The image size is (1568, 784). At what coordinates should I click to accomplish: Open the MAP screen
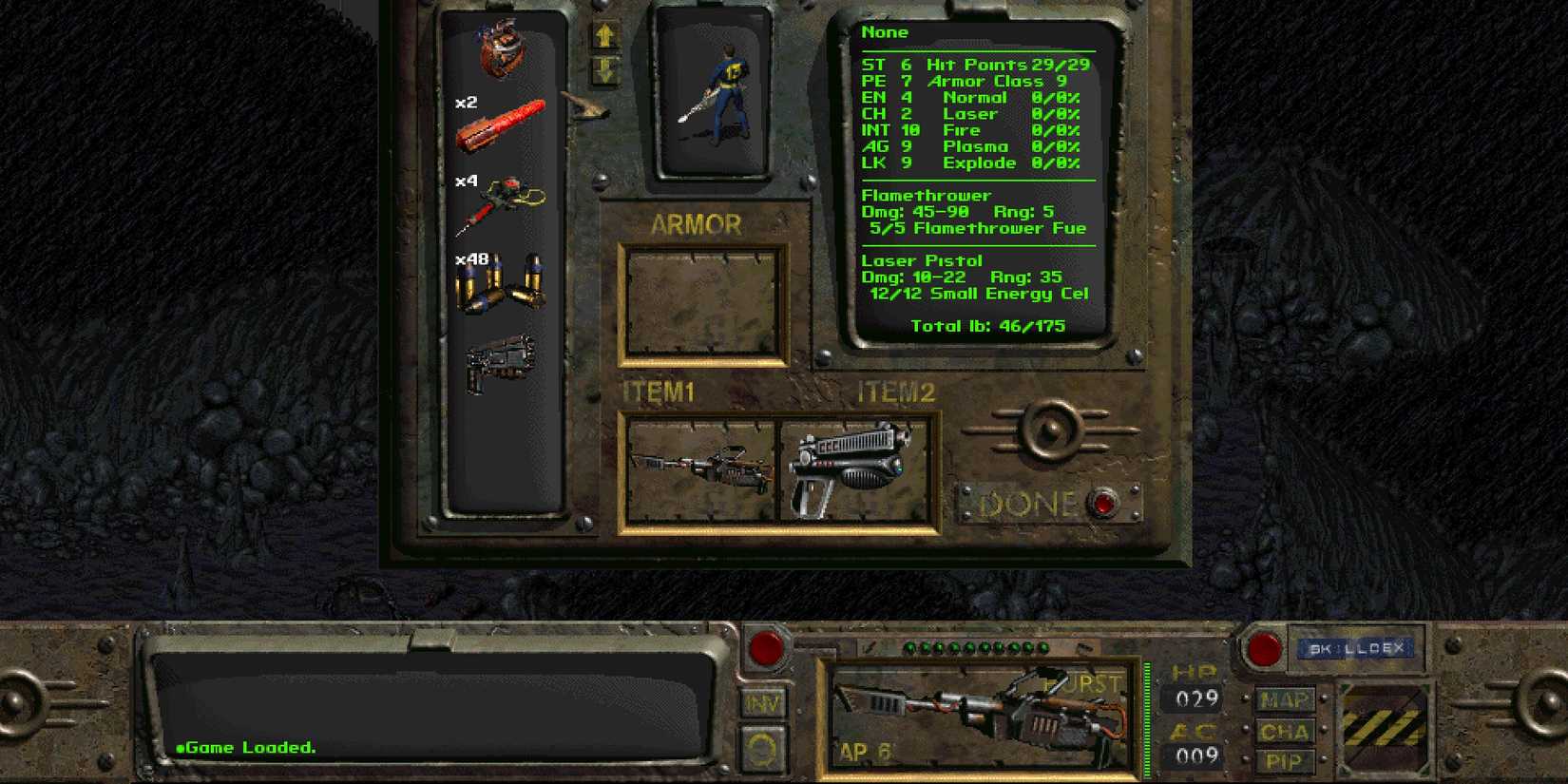tap(1285, 700)
